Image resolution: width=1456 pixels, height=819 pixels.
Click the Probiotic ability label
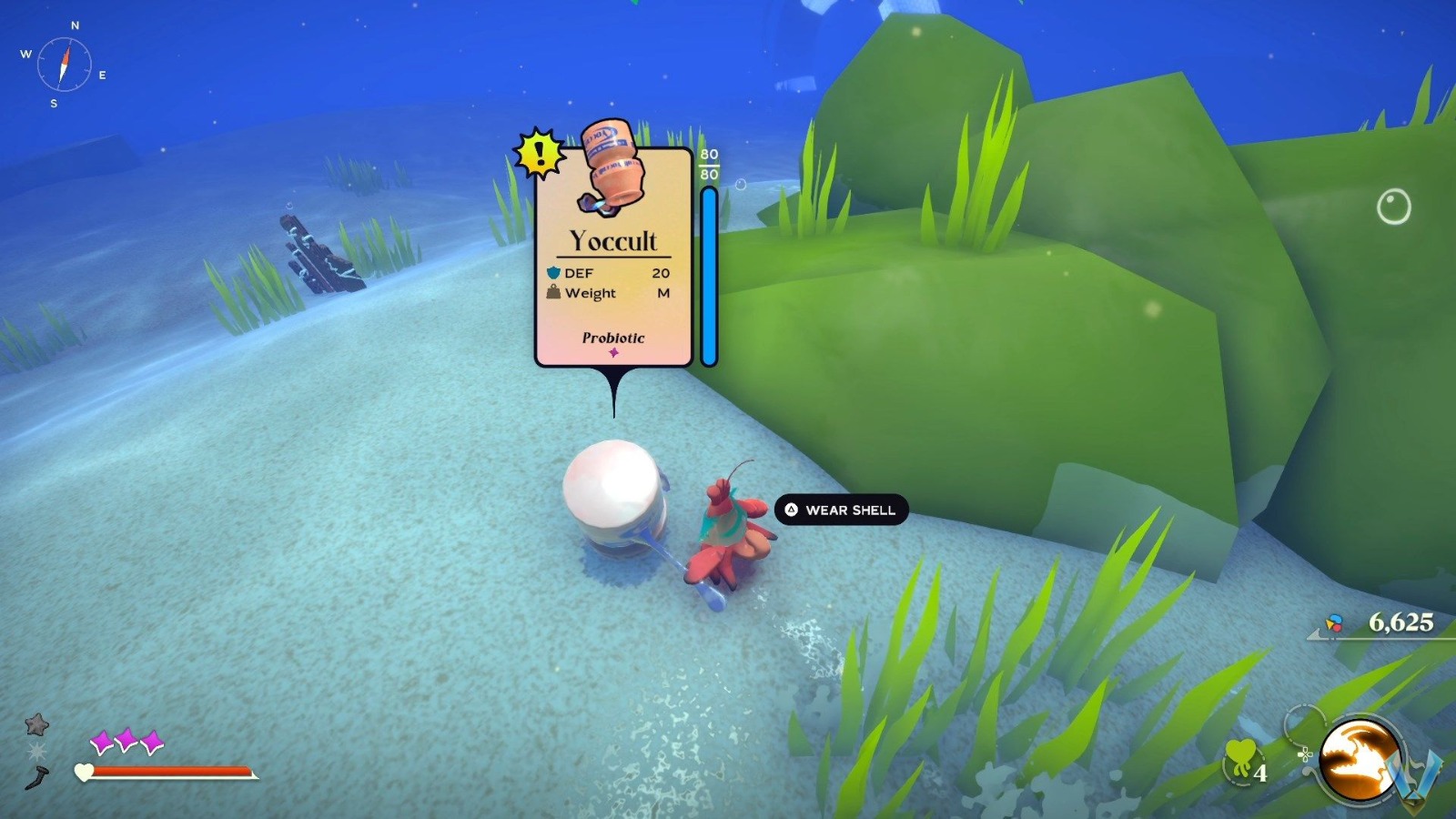pyautogui.click(x=612, y=338)
